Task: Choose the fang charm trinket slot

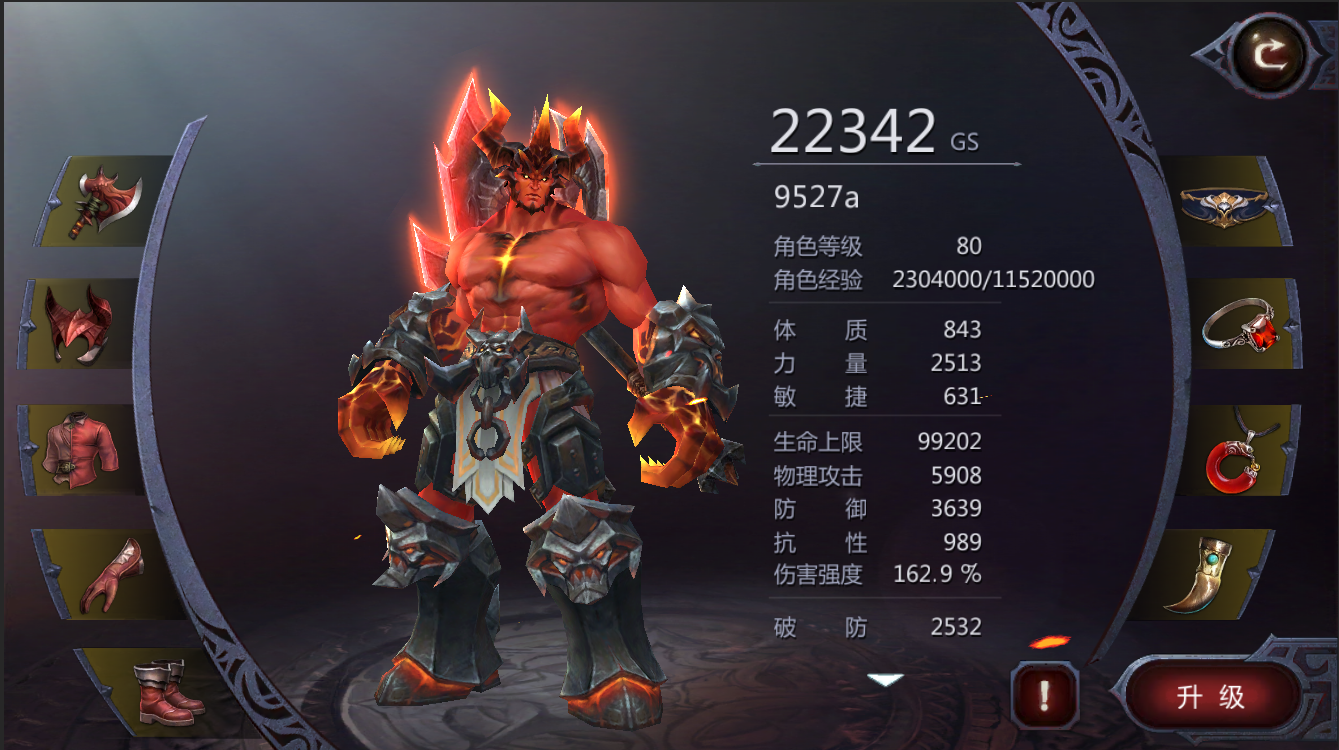Action: [x=1215, y=573]
